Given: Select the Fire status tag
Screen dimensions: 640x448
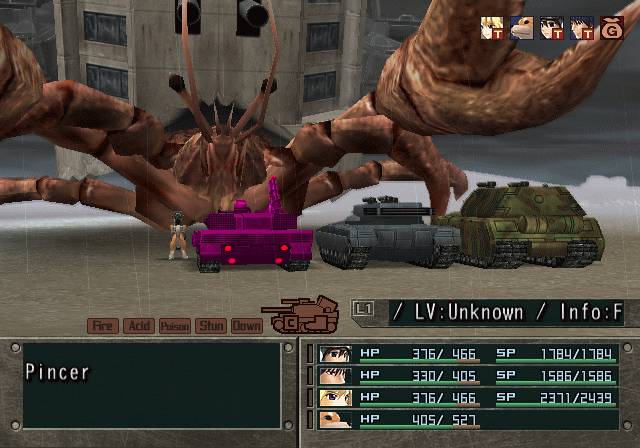Looking at the screenshot, I should point(102,326).
